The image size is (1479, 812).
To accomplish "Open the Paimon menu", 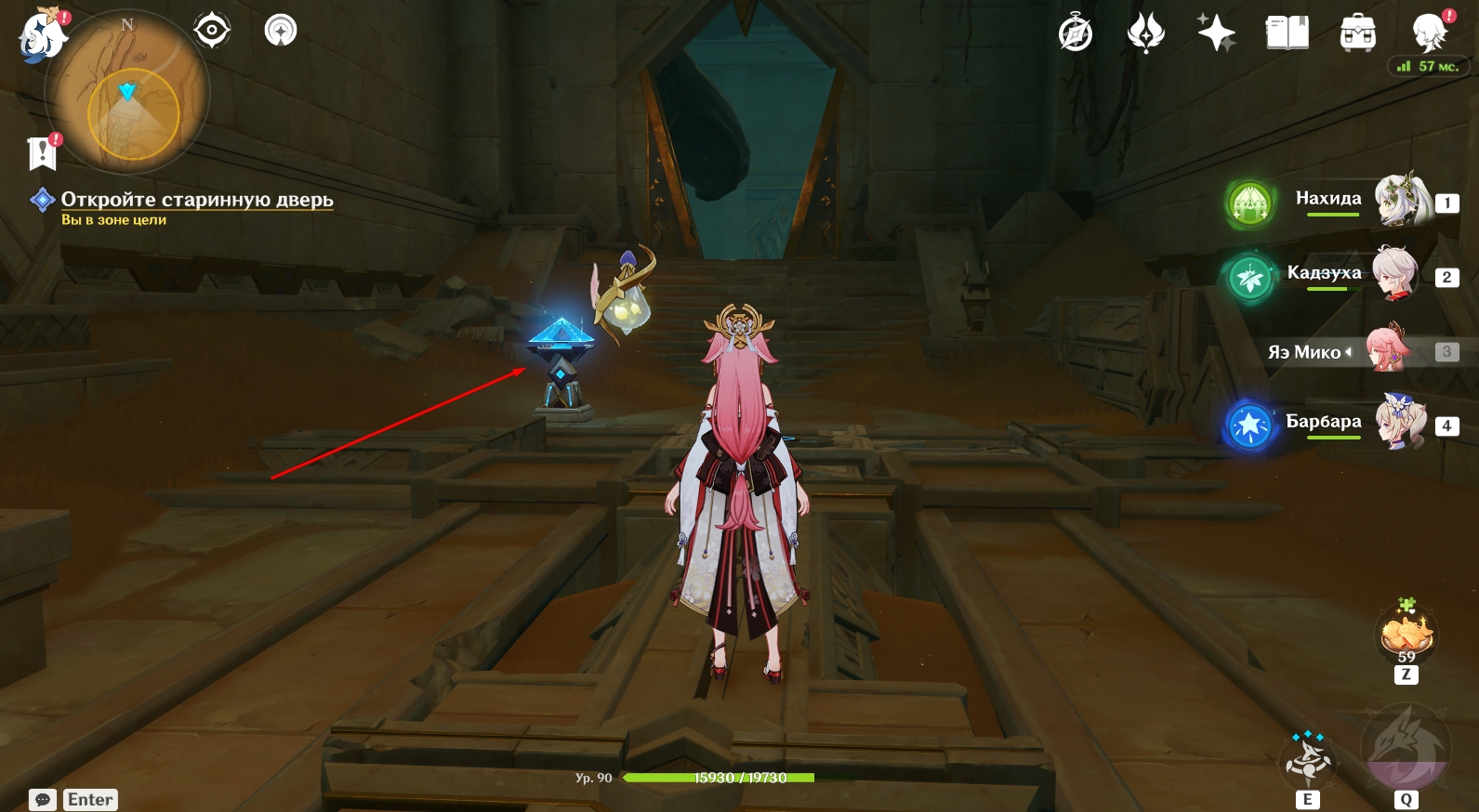I will pos(42,36).
